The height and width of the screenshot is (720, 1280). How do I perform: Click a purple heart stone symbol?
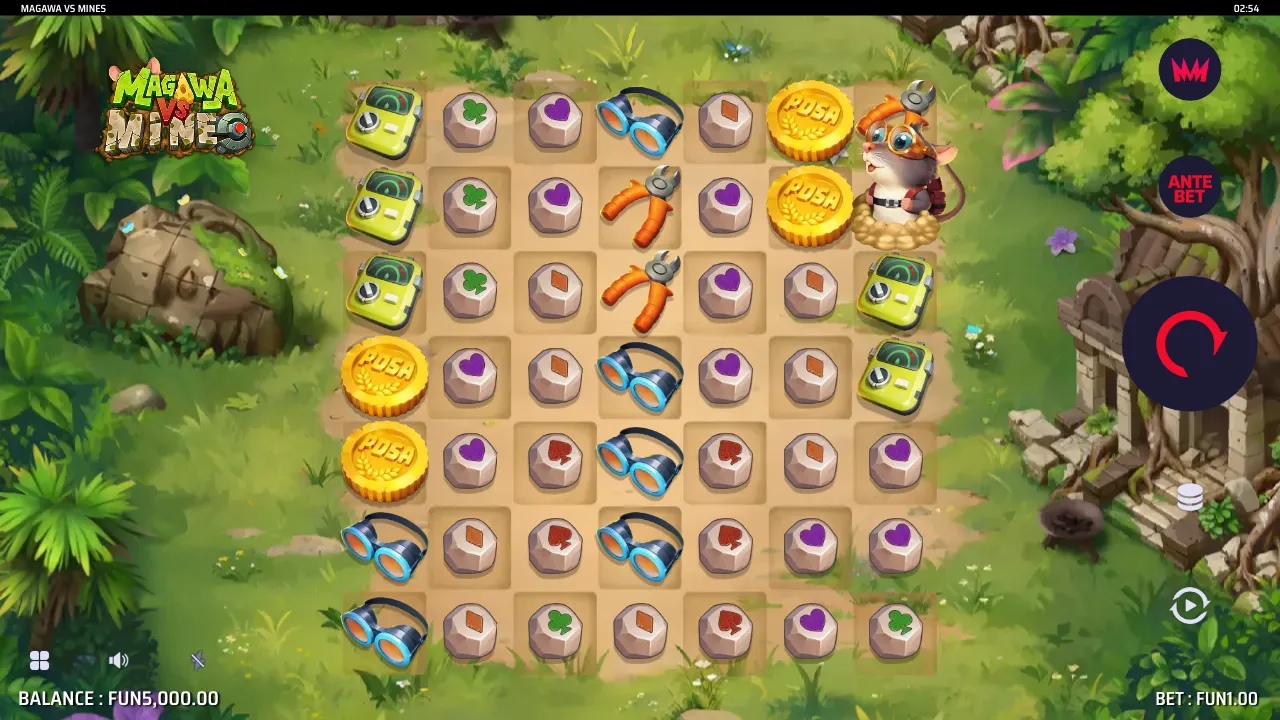coord(555,120)
